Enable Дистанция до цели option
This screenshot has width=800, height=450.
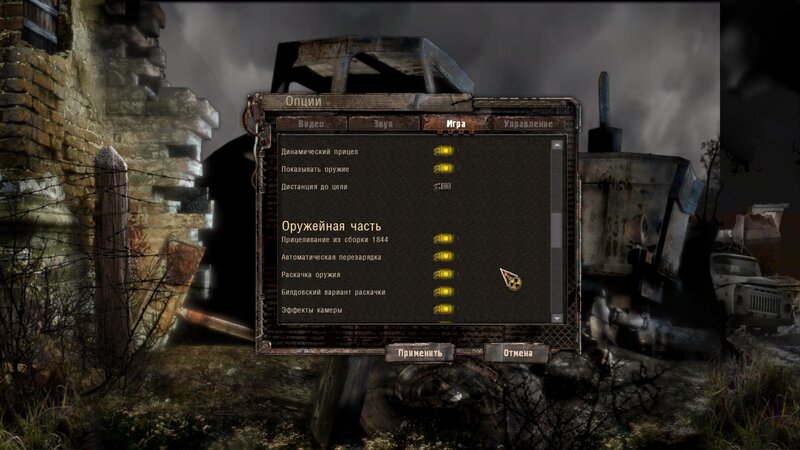pyautogui.click(x=443, y=186)
